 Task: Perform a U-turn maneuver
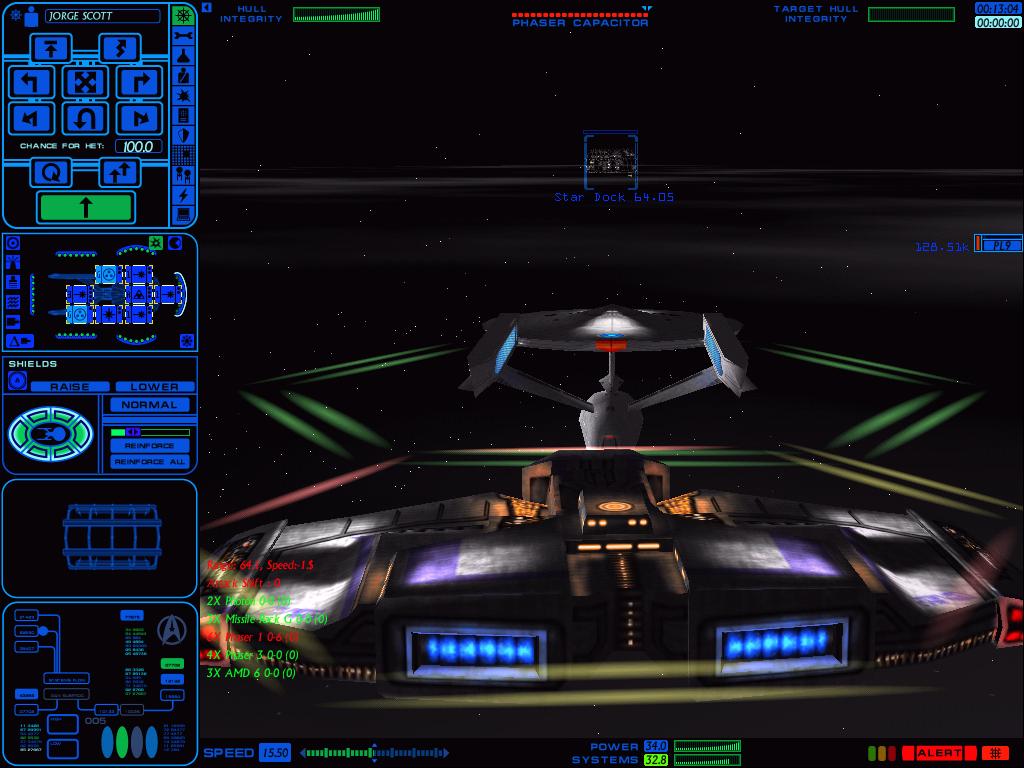(85, 119)
